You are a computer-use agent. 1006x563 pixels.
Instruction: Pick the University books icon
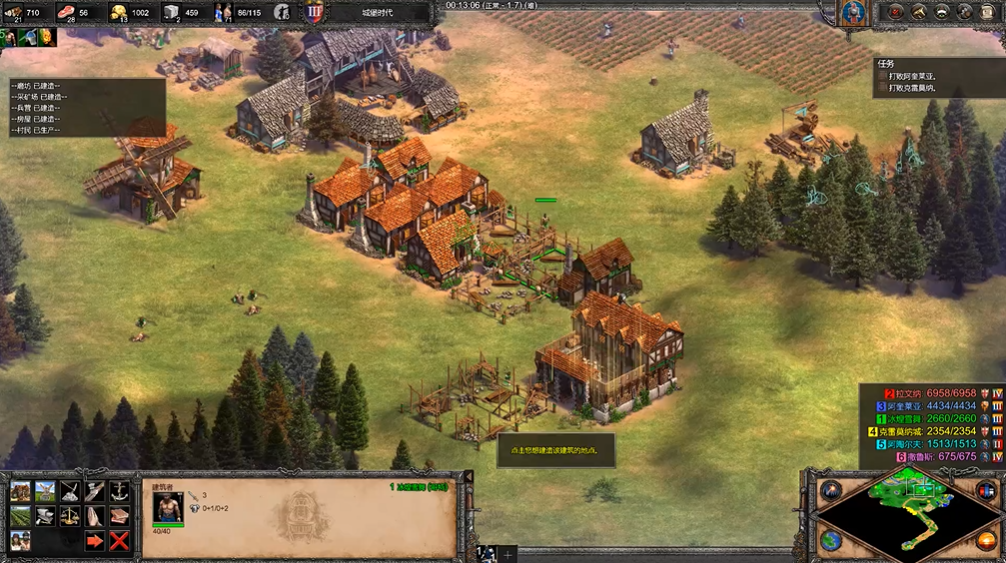coord(119,516)
